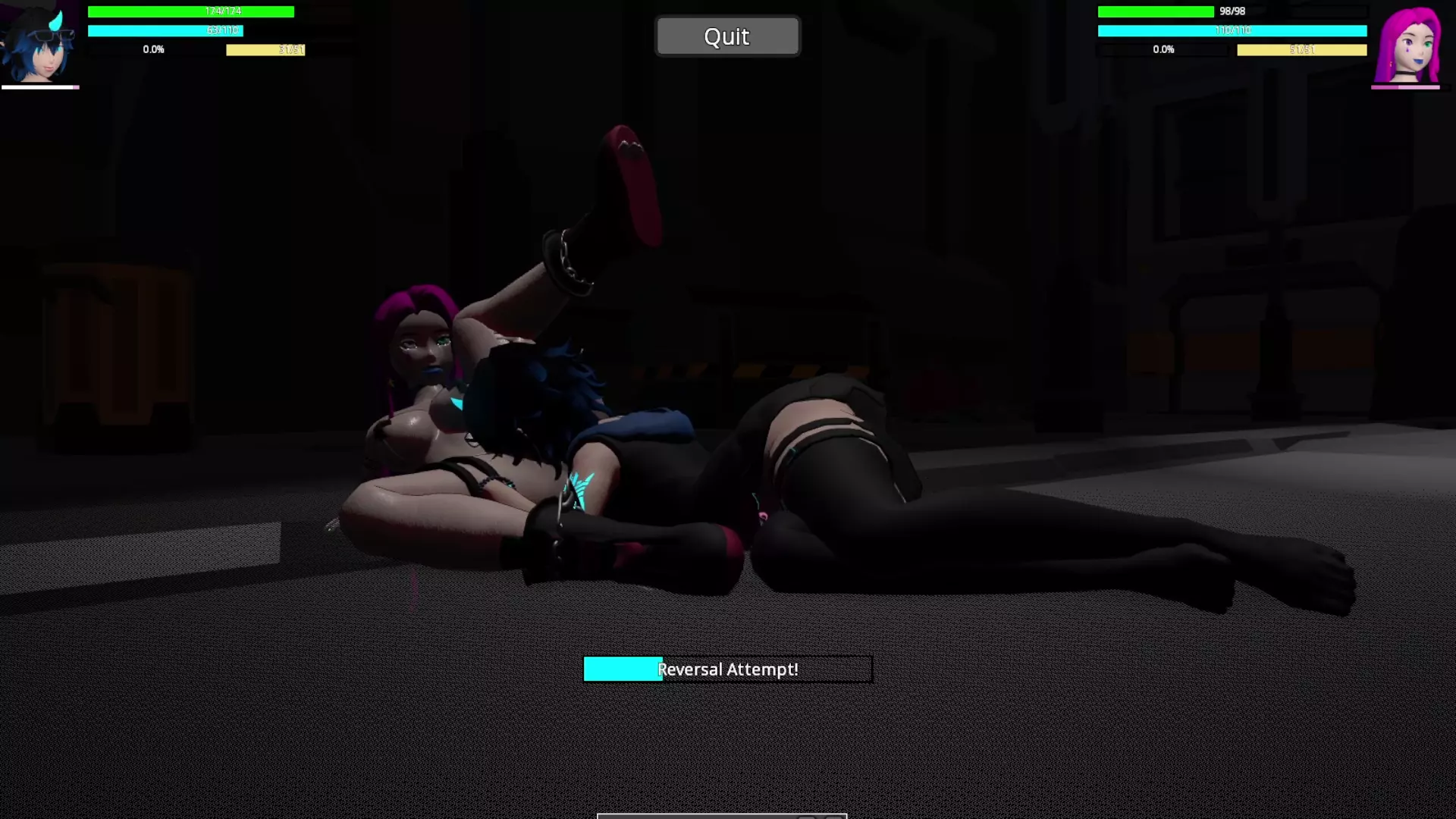
Task: Select the blue-haired character portrait
Action: pyautogui.click(x=39, y=44)
